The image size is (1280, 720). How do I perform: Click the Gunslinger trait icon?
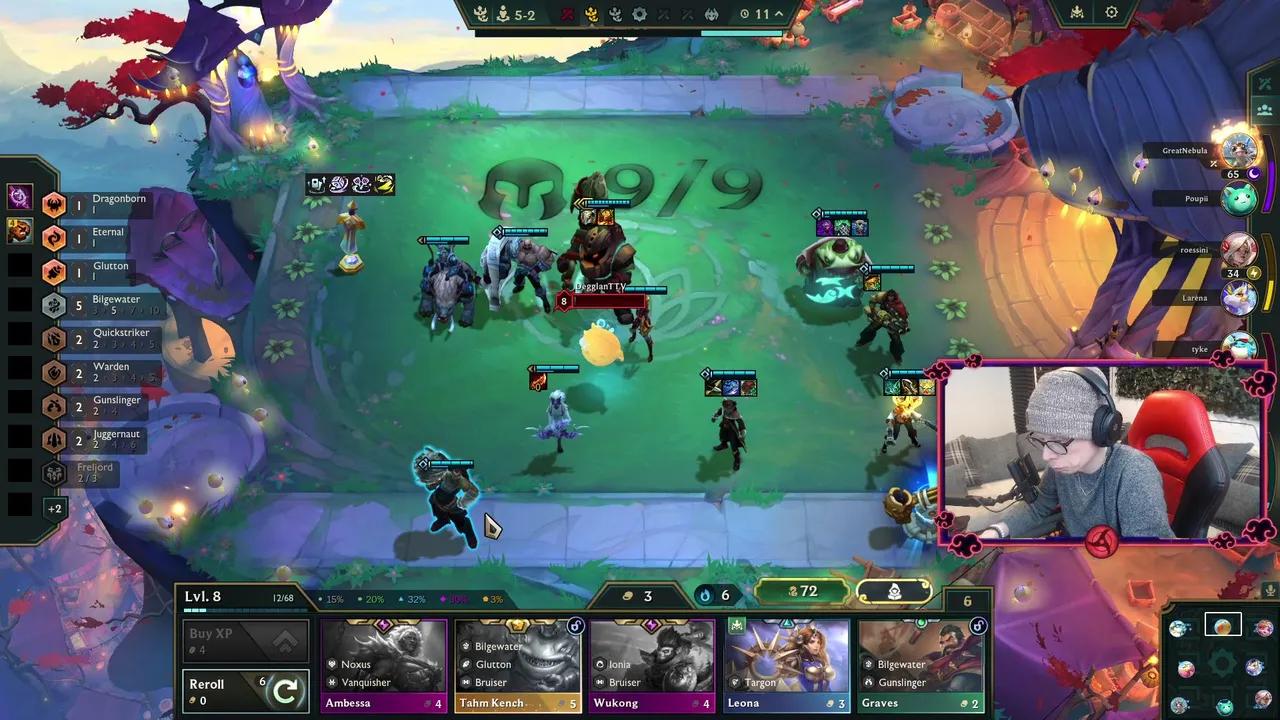(x=54, y=404)
